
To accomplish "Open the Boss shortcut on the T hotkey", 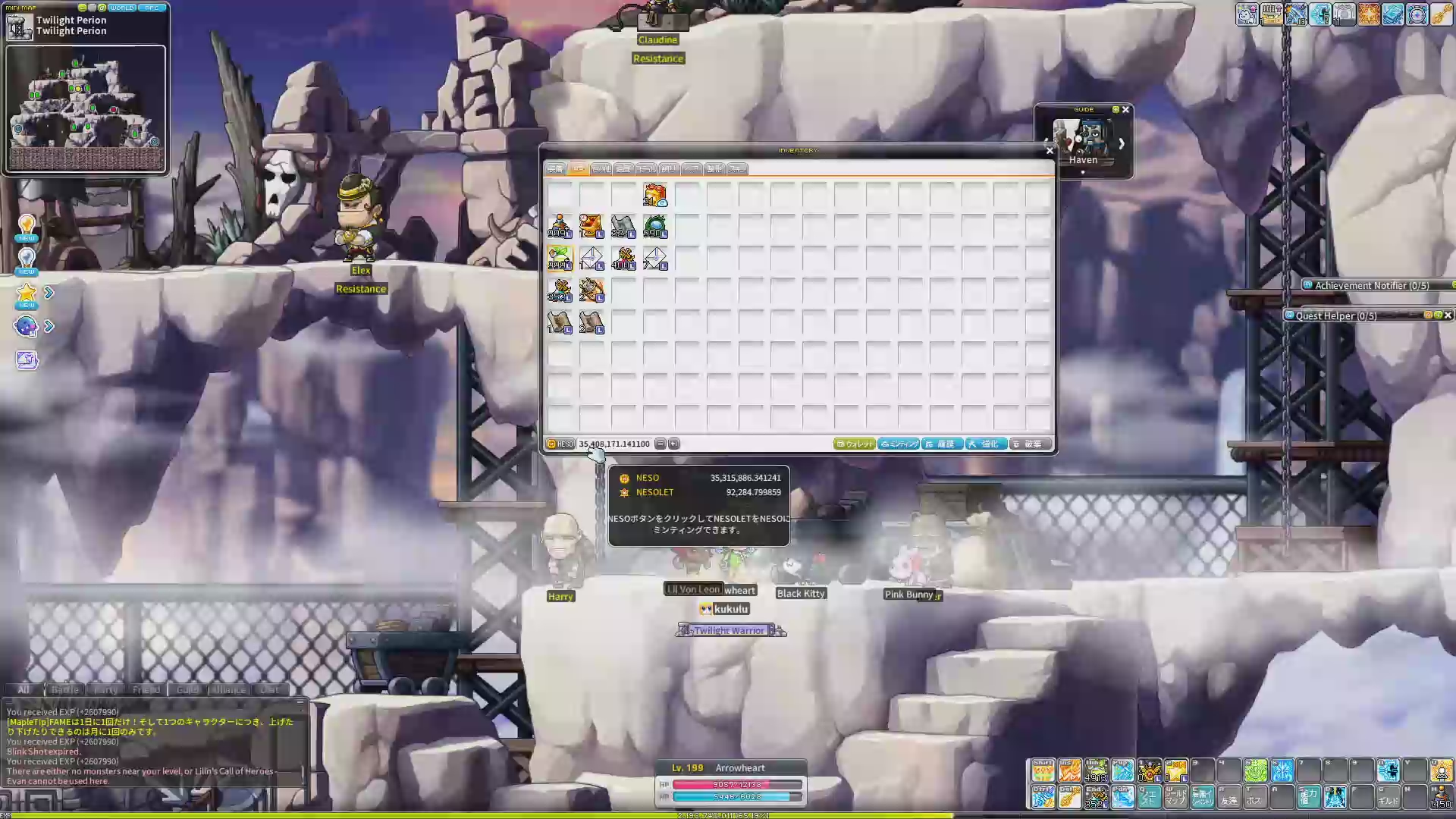I will [x=1256, y=797].
